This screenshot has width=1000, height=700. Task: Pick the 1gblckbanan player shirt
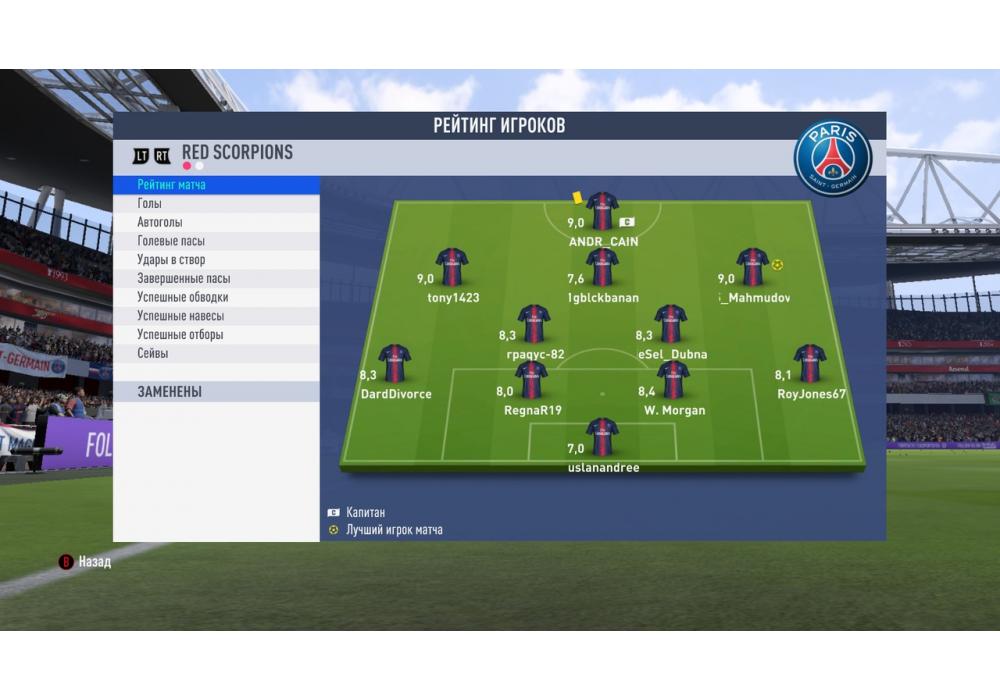[602, 267]
